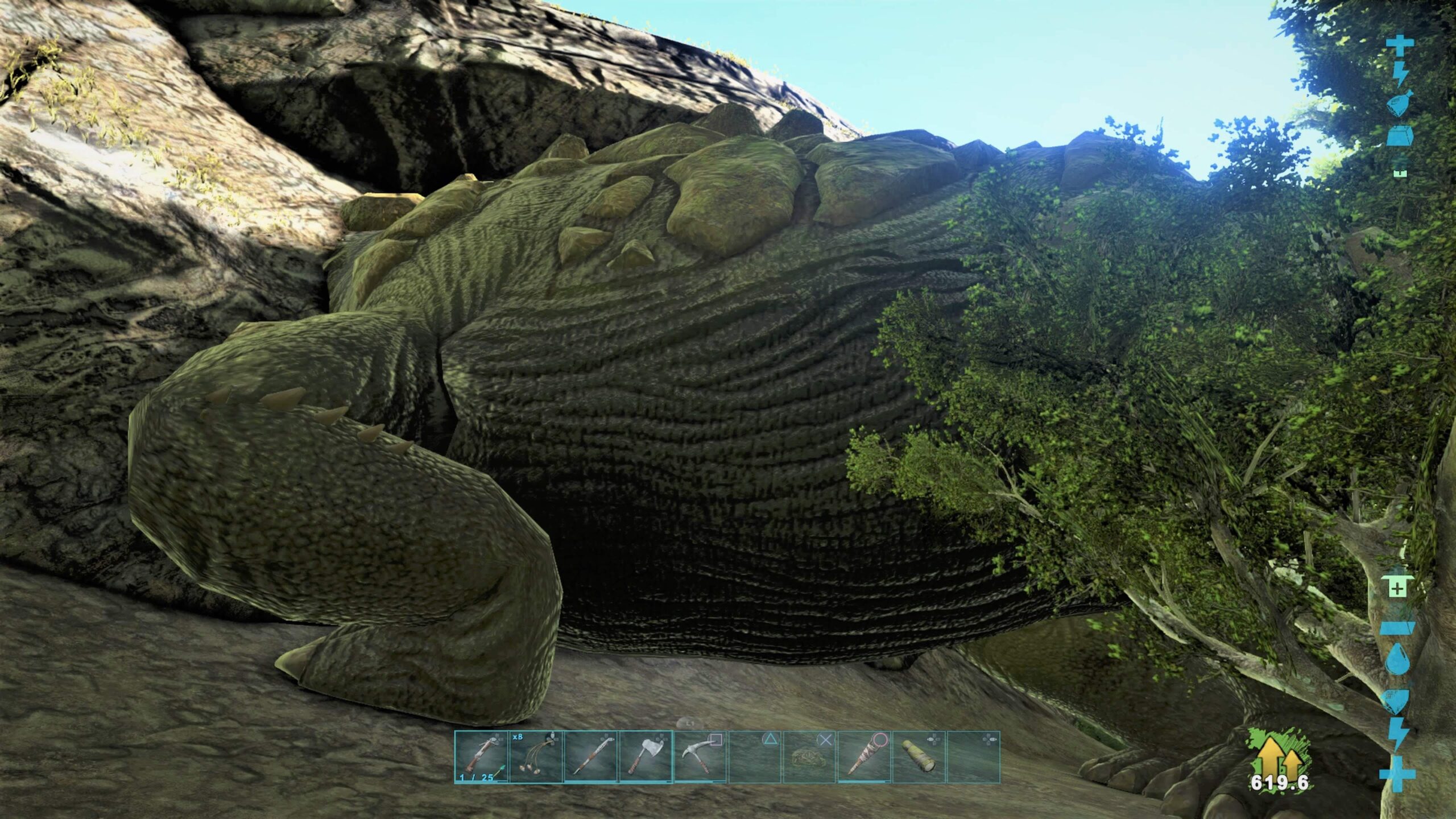The image size is (1456, 819).
Task: Choose the spyglass hotbar slot
Action: [918, 756]
